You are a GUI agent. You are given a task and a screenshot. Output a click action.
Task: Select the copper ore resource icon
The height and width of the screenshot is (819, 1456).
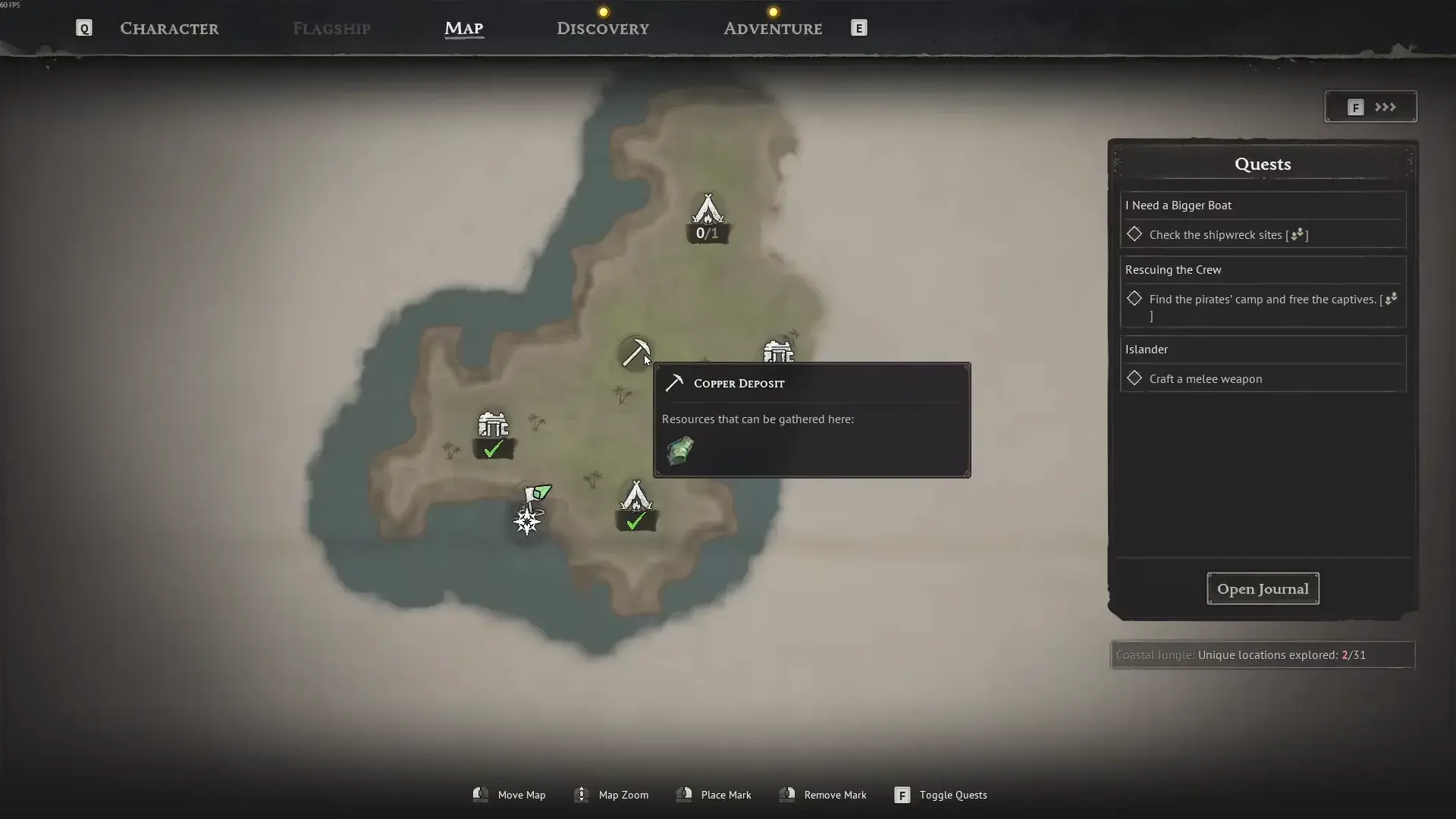679,450
